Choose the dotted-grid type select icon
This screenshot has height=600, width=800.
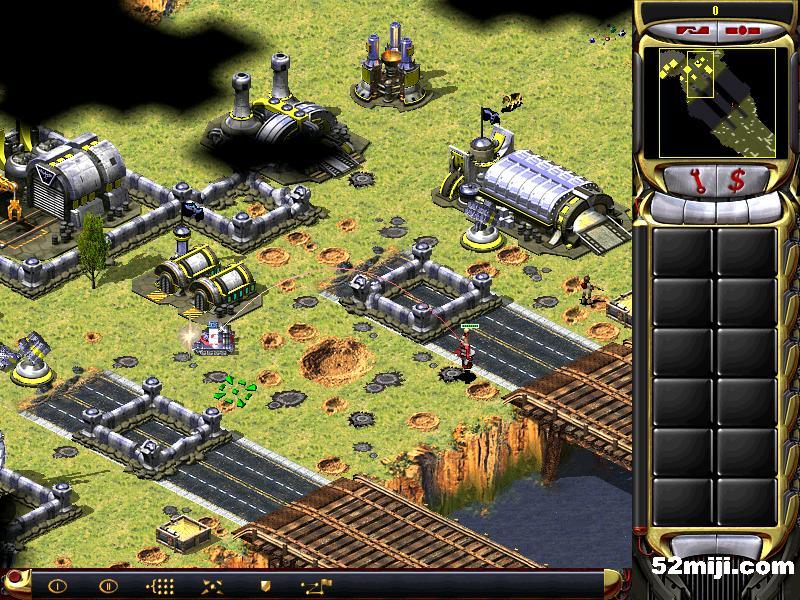click(x=159, y=586)
